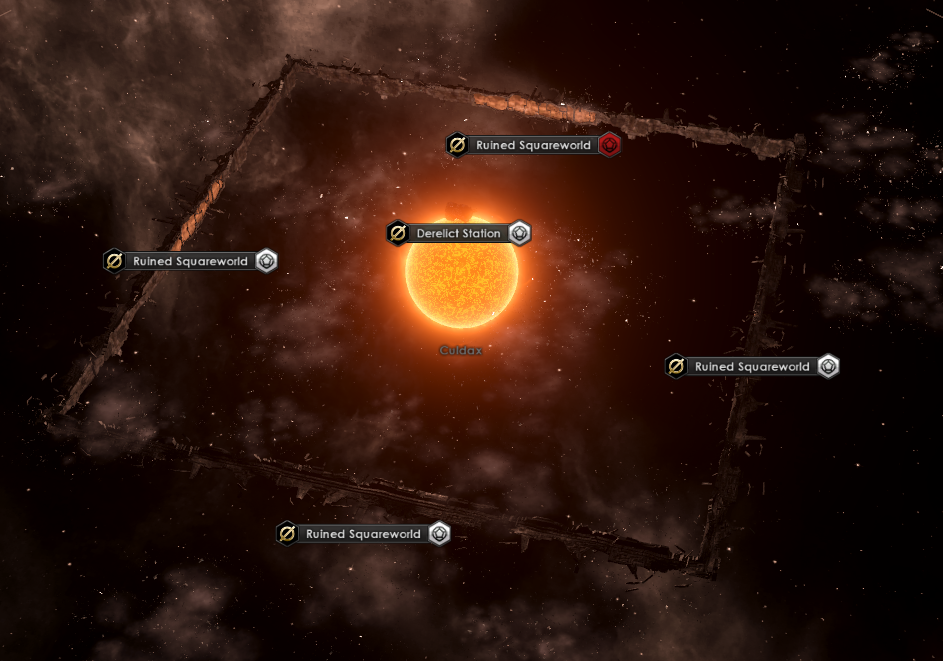Click the silver hexagon icon beside Derelict Station
The width and height of the screenshot is (943, 661).
(520, 233)
